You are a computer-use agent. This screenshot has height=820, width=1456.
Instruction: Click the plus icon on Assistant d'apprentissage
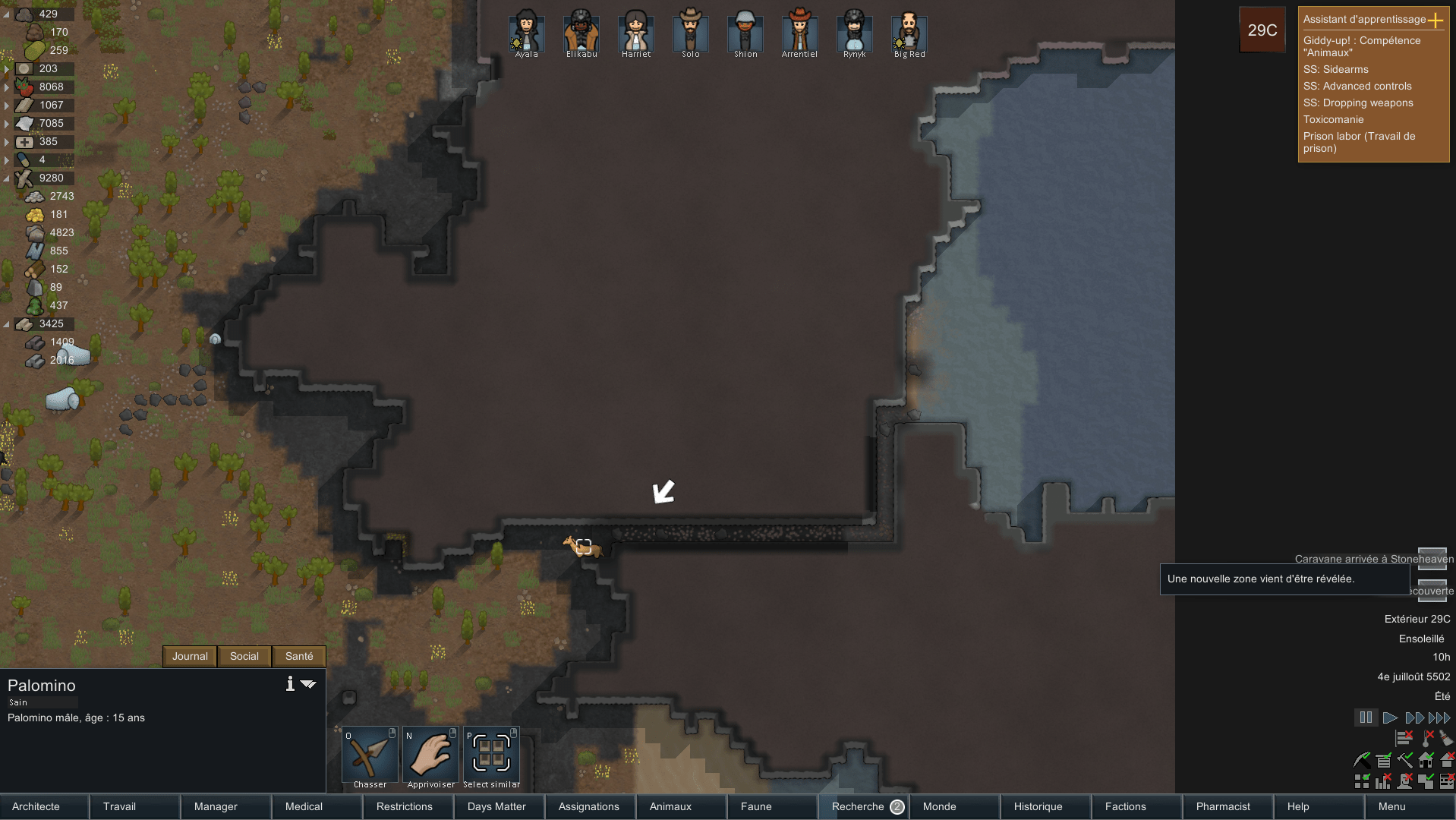pos(1436,21)
